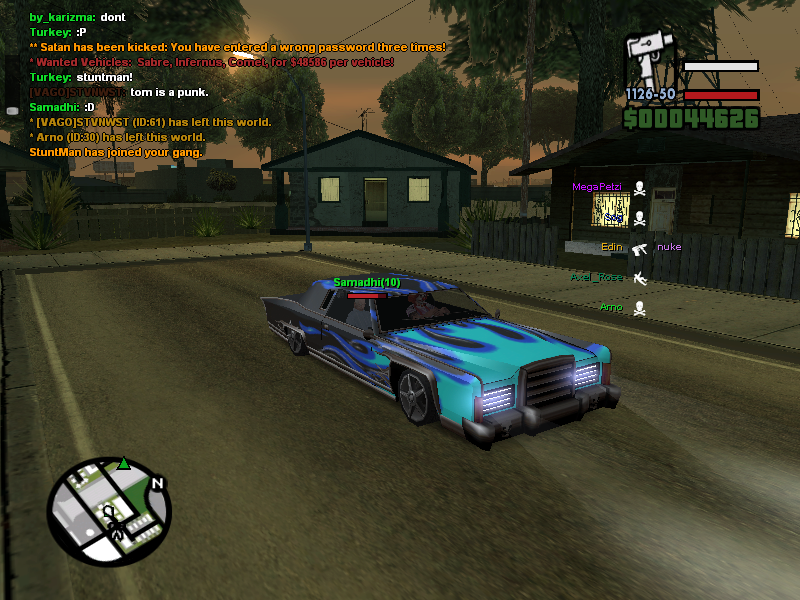Select the Arno death feed entry
This screenshot has height=600, width=800.
point(611,307)
